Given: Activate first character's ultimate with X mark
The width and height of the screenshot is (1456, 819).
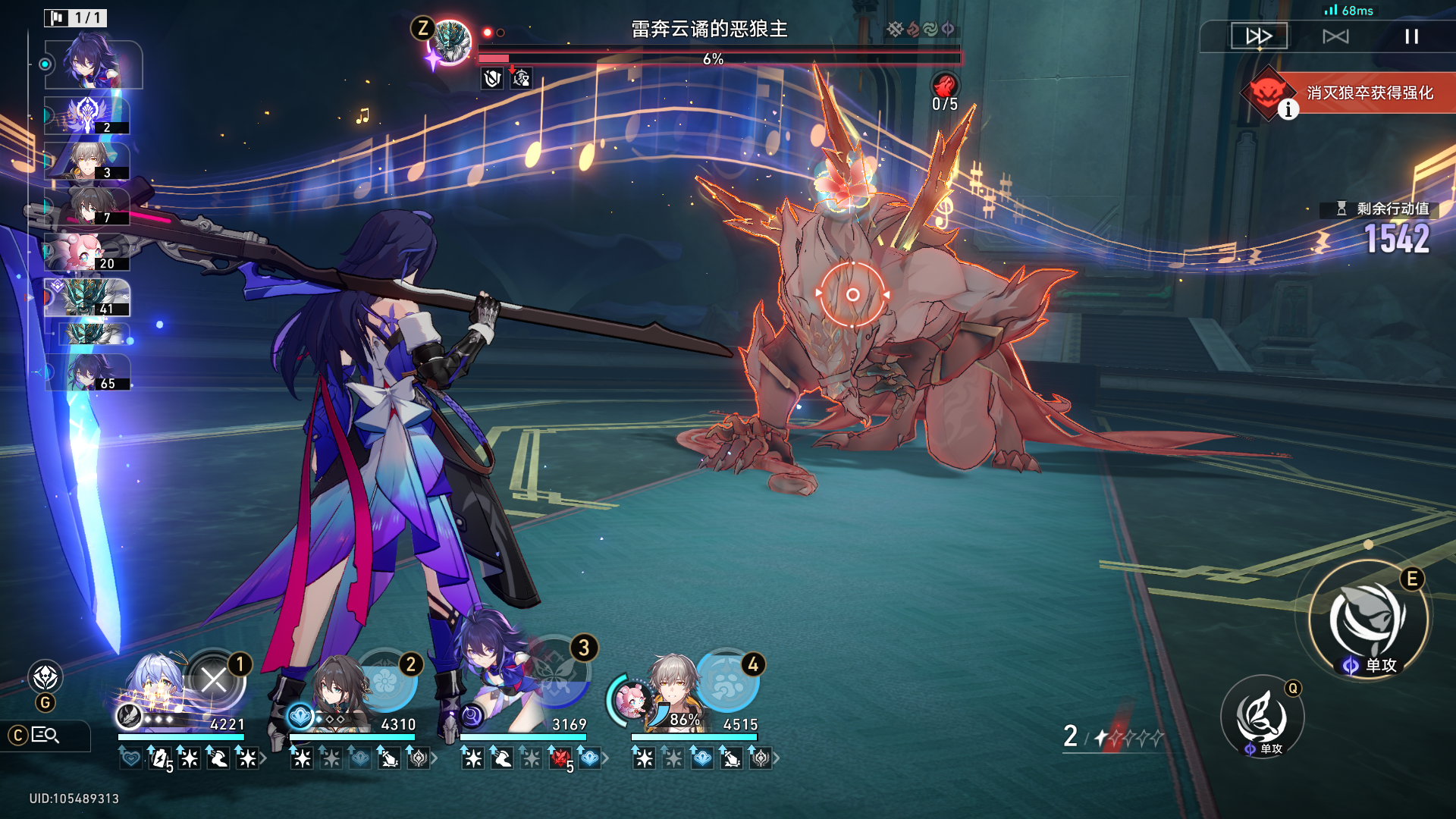Looking at the screenshot, I should [215, 679].
